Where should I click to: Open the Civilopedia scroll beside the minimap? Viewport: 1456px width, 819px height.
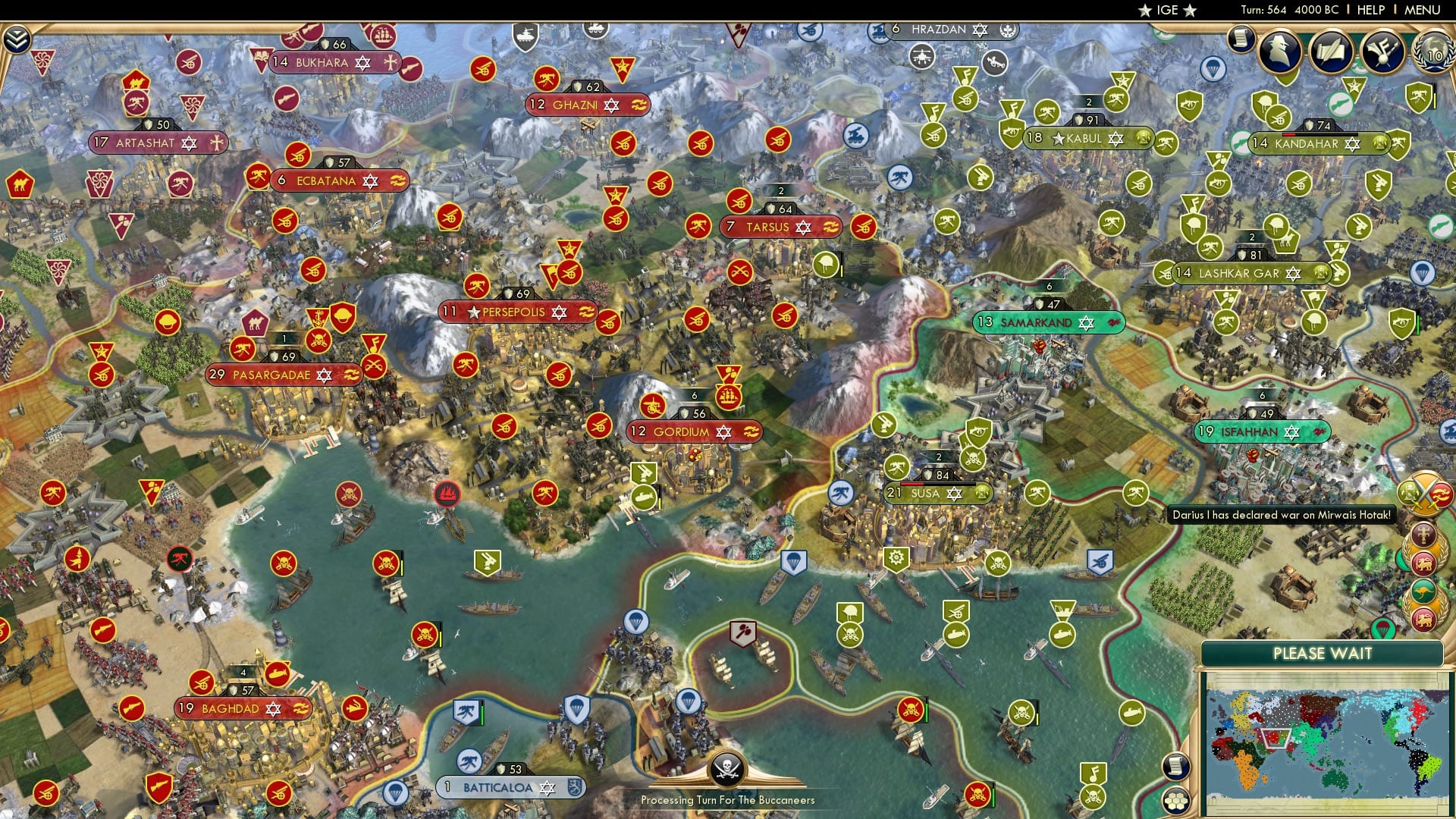coord(1177,766)
